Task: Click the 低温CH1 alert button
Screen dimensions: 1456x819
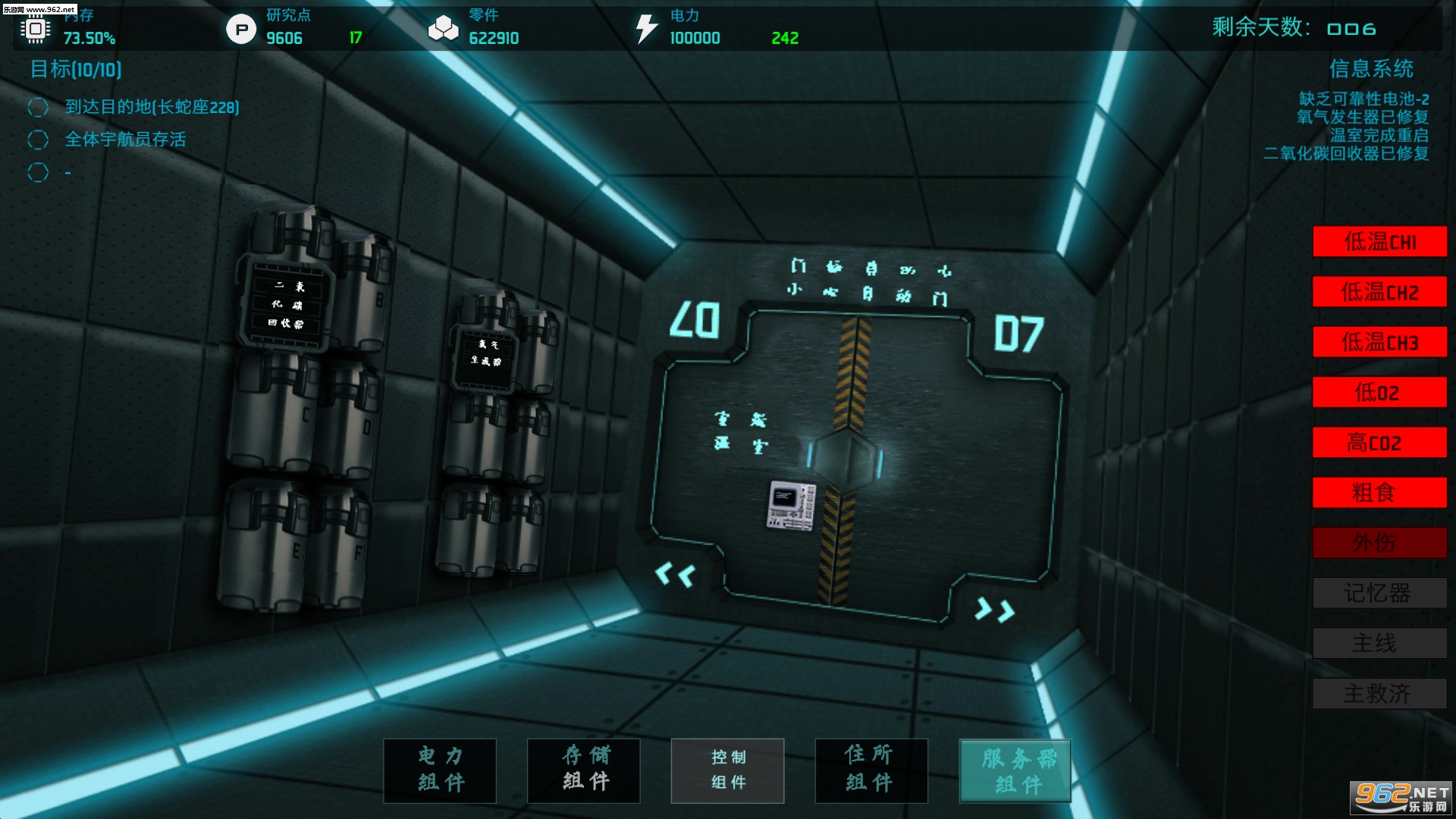Action: tap(1379, 242)
